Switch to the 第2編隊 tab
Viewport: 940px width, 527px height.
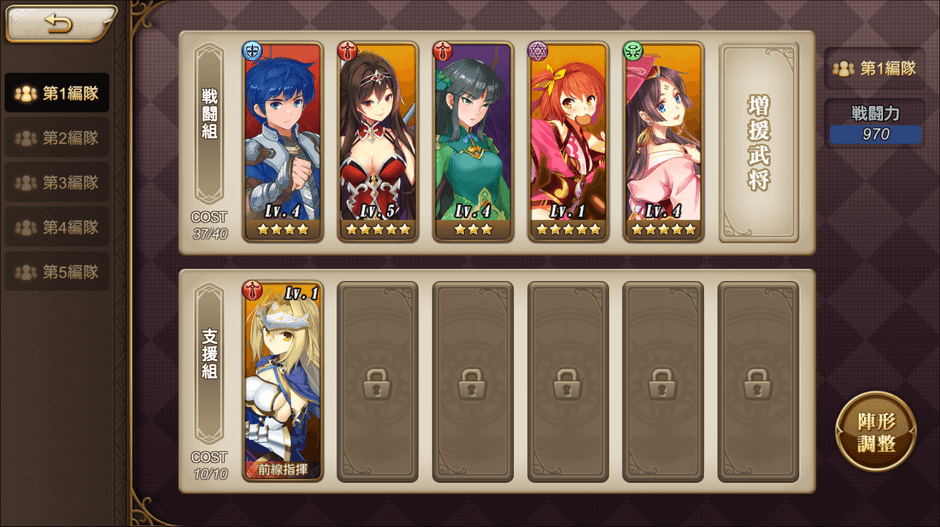(x=58, y=138)
